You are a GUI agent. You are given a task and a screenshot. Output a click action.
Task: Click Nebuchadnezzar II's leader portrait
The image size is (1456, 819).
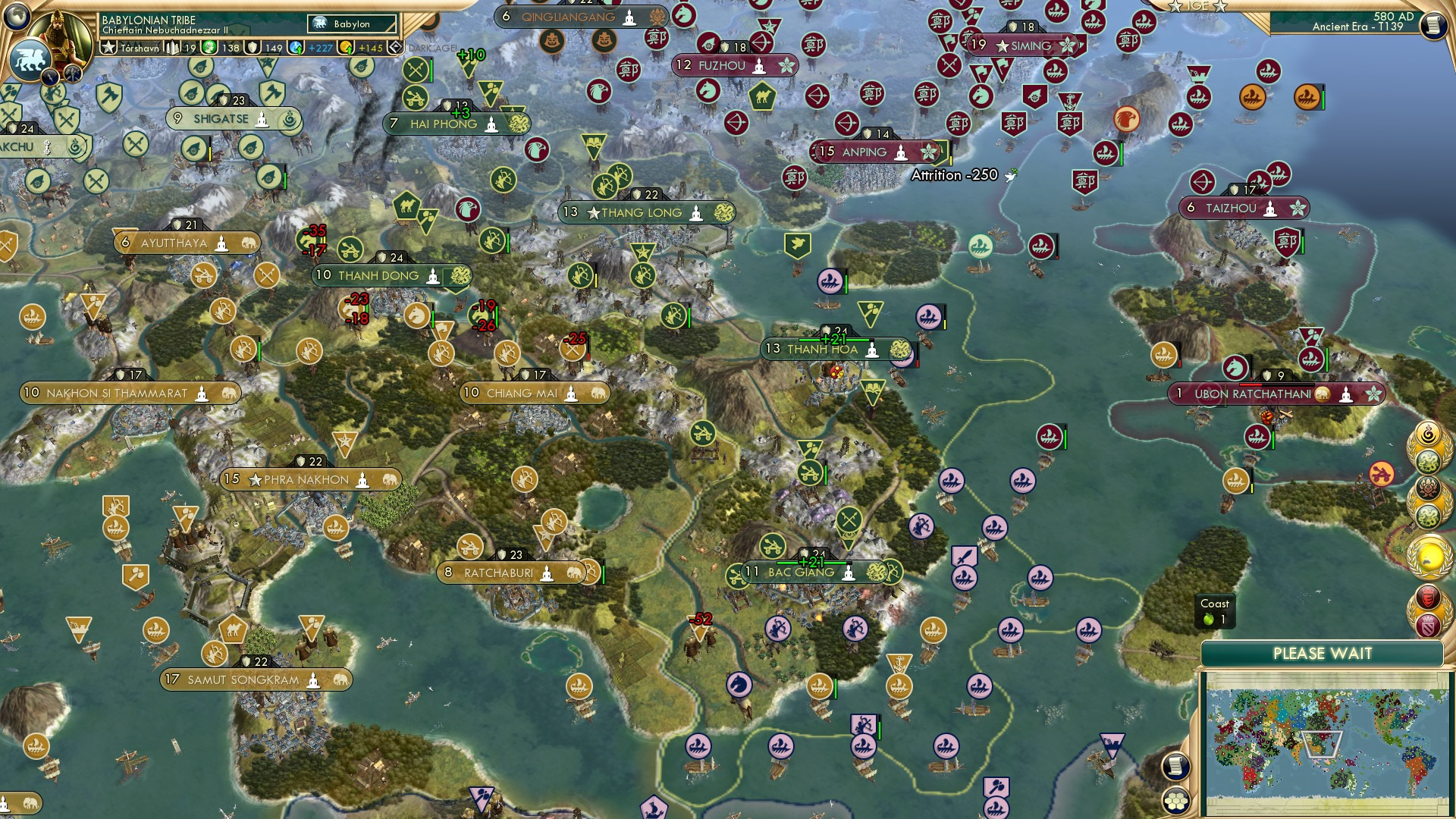[x=61, y=38]
